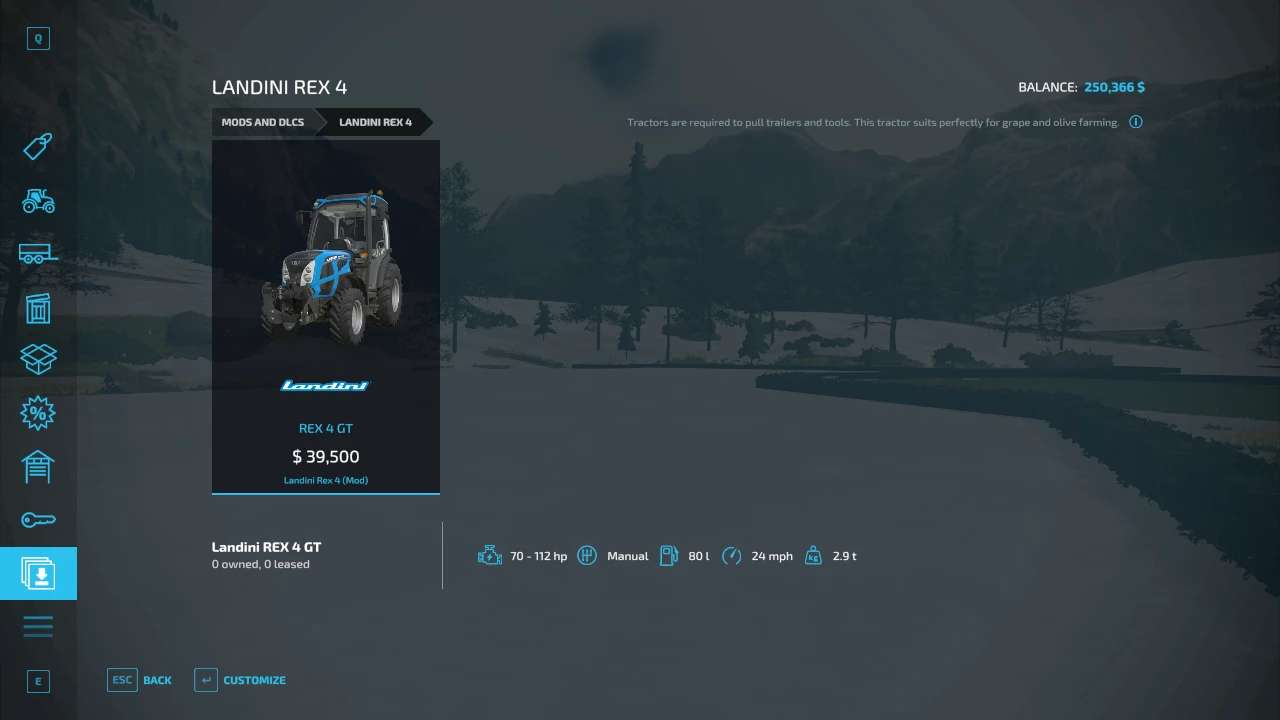Open the sales category with the percent icon
The height and width of the screenshot is (720, 1280).
coord(38,412)
